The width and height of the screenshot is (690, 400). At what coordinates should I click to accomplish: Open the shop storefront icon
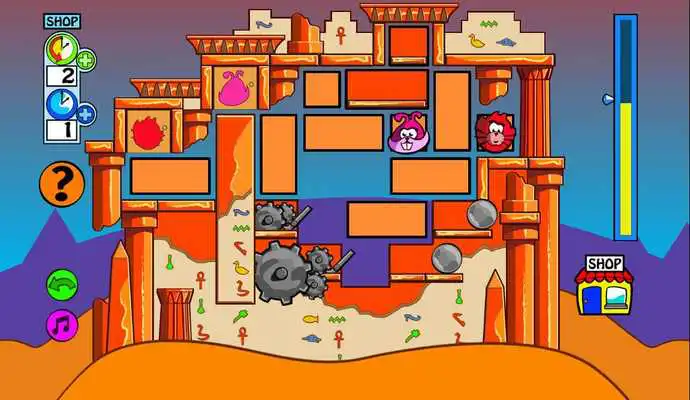[607, 286]
